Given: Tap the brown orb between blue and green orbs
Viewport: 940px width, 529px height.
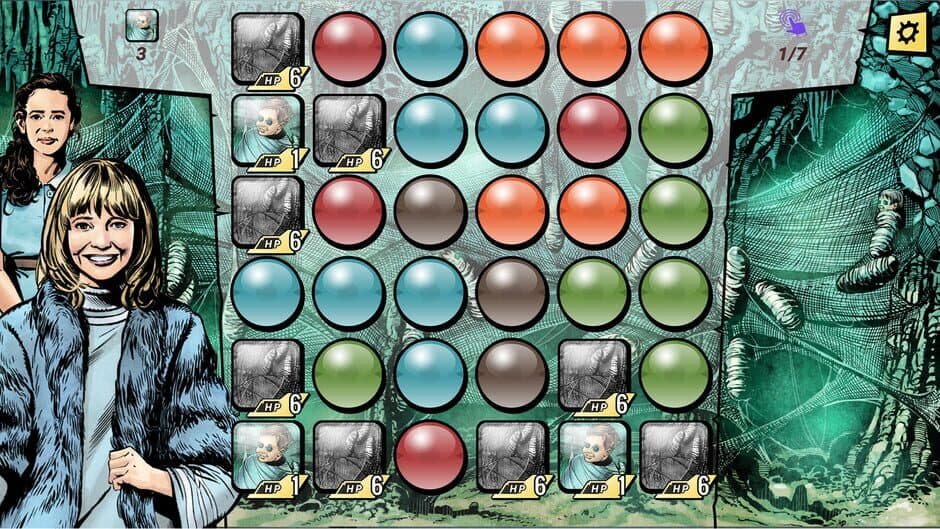Looking at the screenshot, I should [x=512, y=293].
